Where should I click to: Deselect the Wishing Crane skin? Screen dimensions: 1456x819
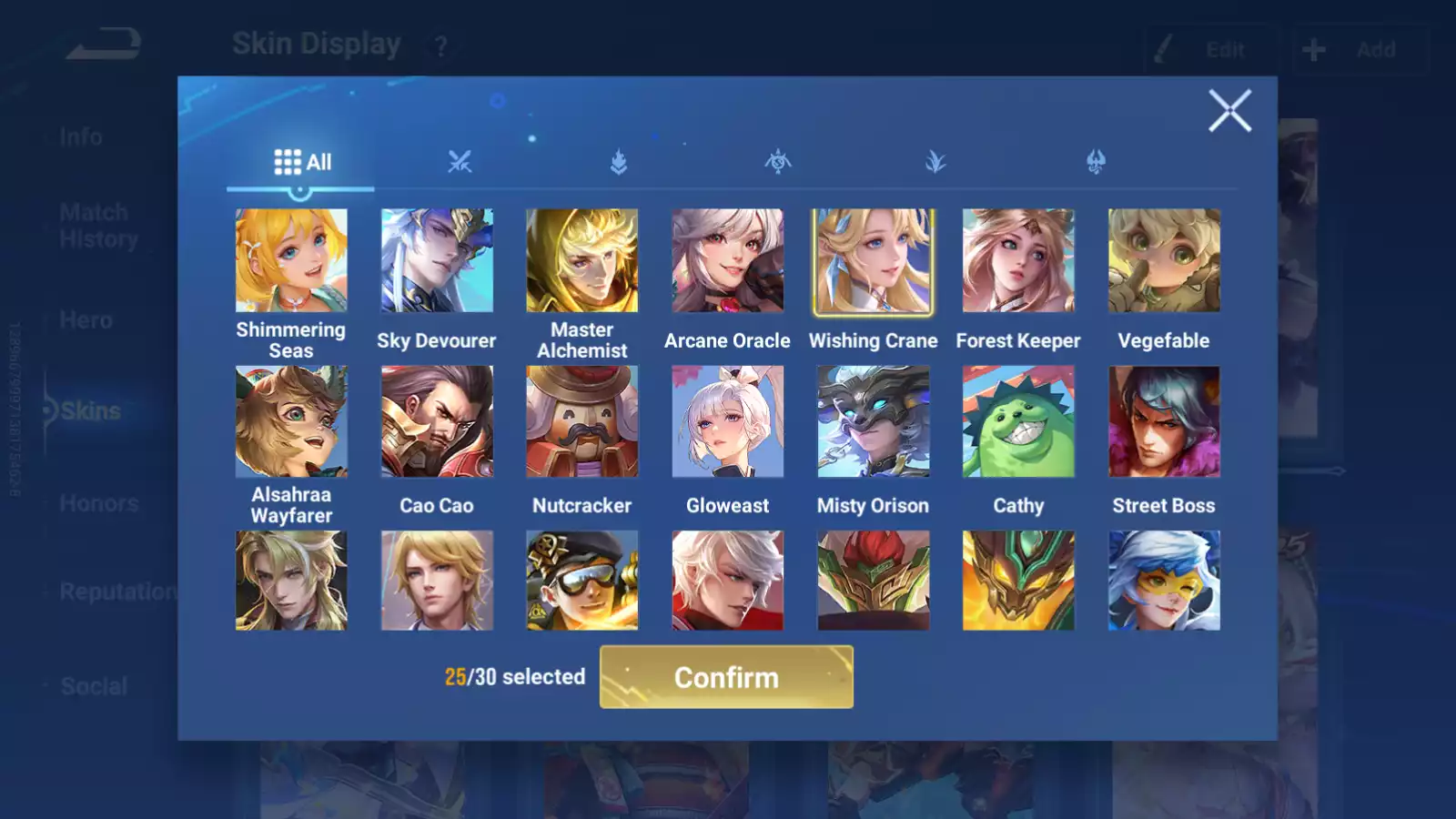pos(873,261)
